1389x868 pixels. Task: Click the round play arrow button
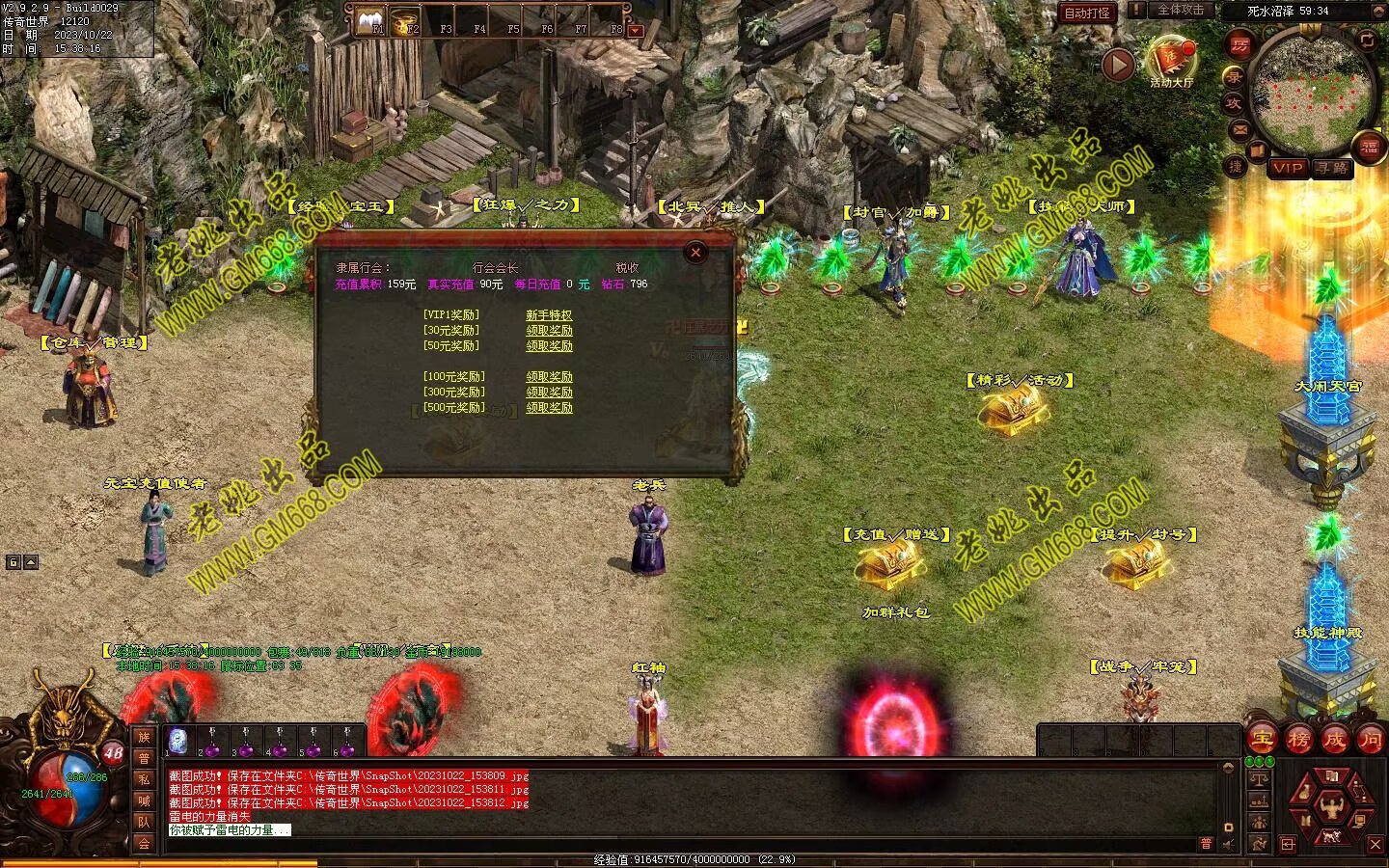pos(1118,65)
